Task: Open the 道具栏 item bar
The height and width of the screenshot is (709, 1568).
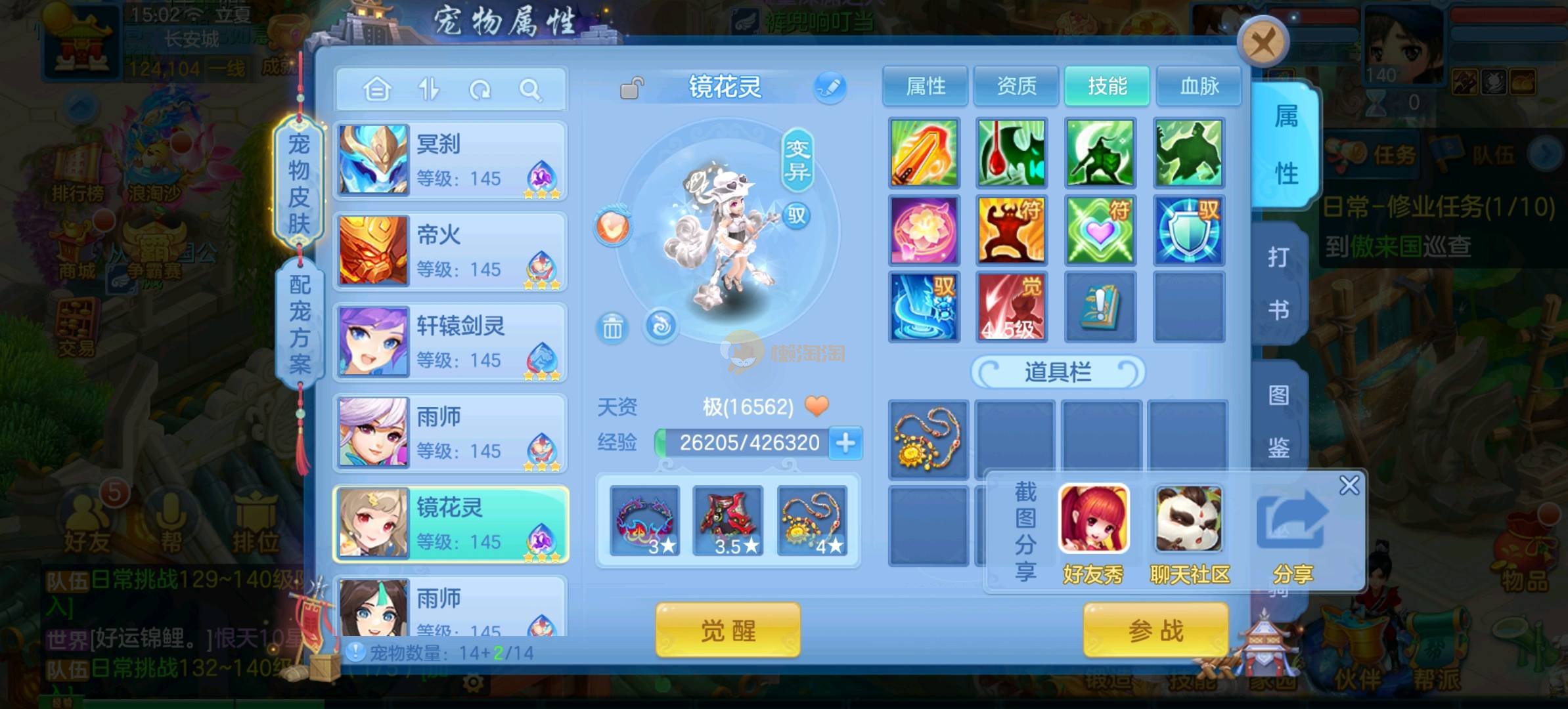Action: pyautogui.click(x=1058, y=372)
